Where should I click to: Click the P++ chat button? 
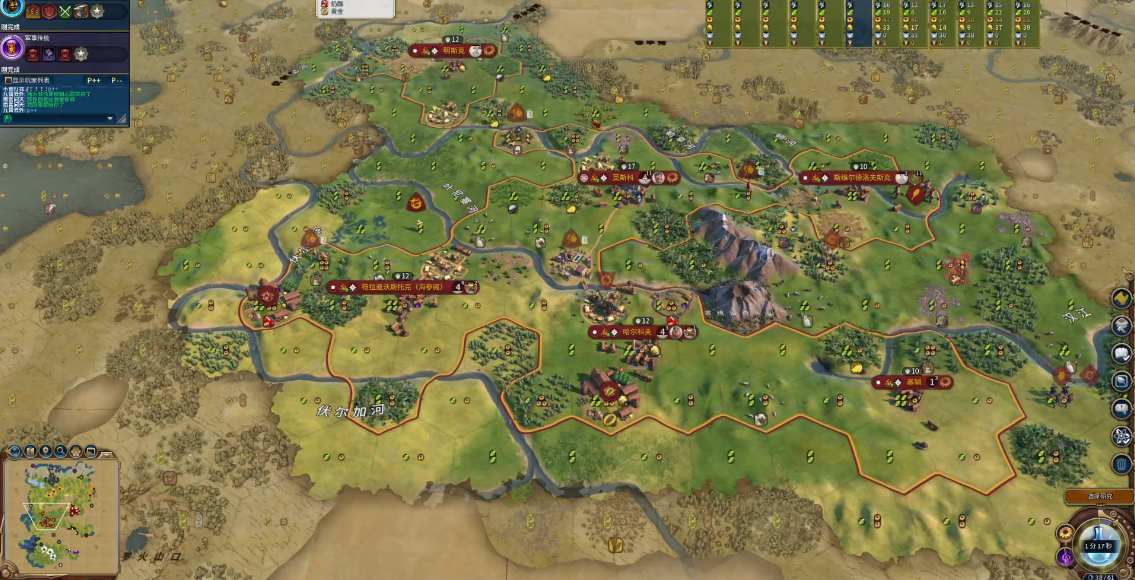coord(94,80)
